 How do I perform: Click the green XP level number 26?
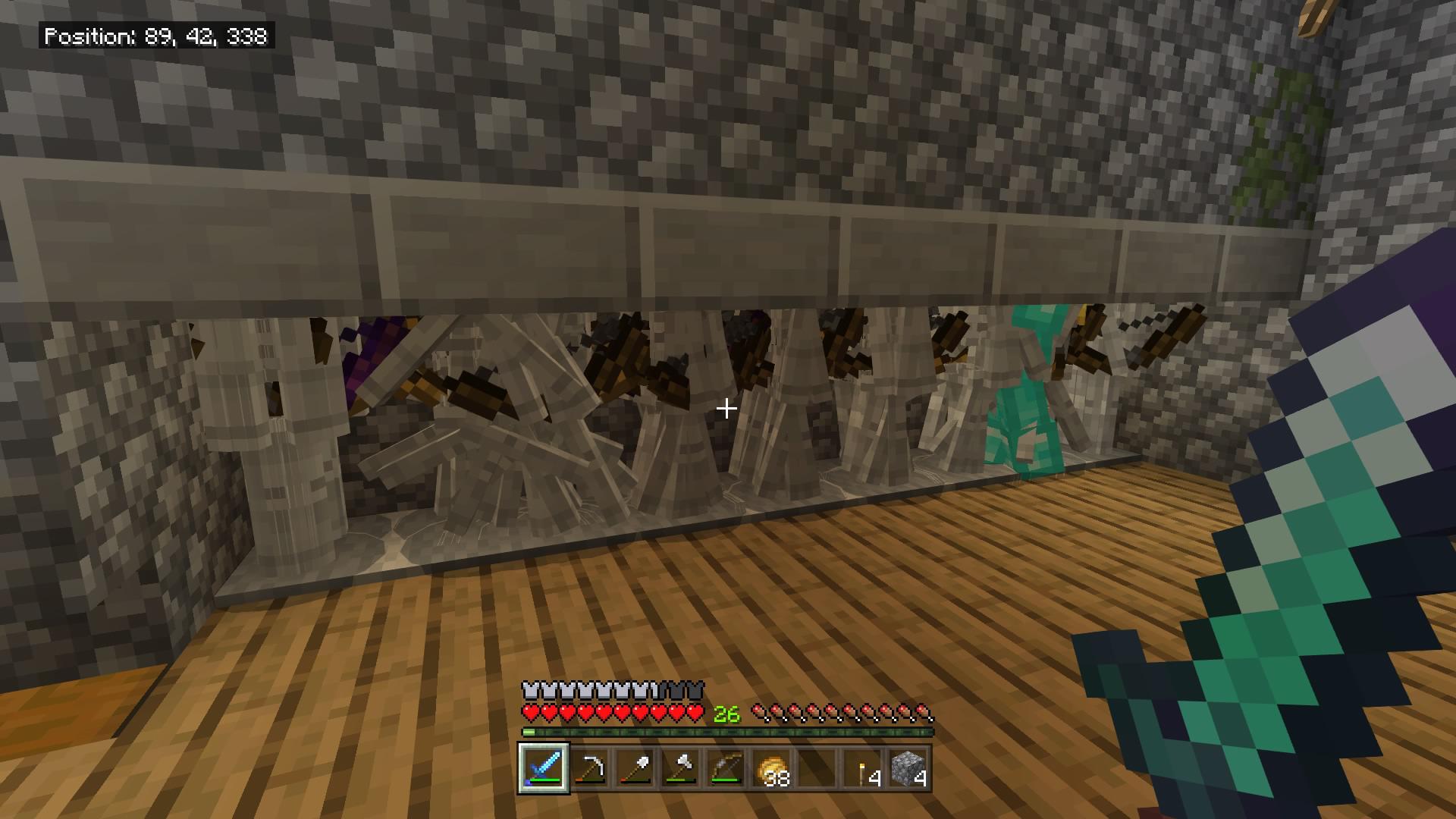[x=726, y=714]
